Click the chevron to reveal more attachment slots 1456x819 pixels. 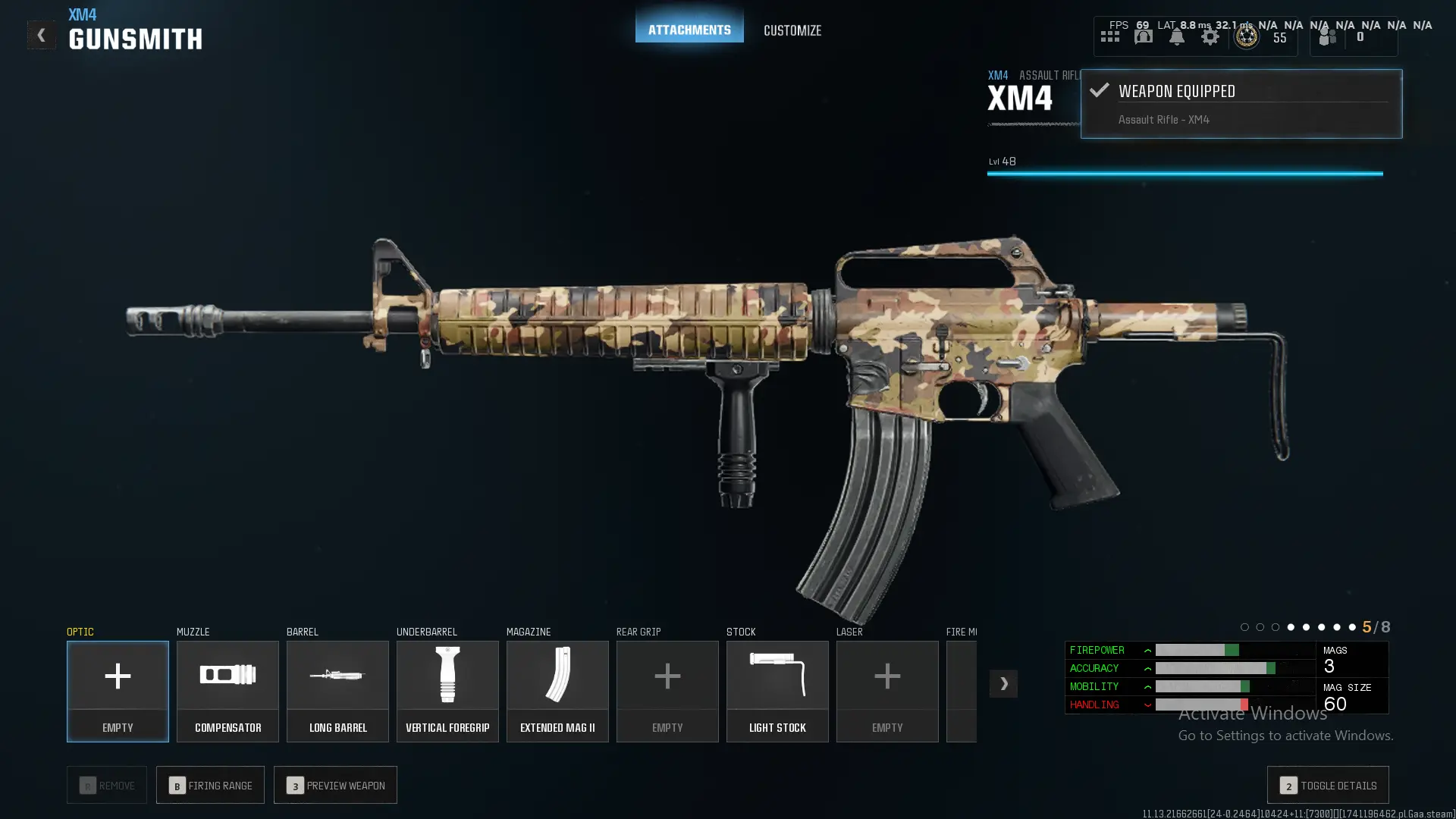pyautogui.click(x=1003, y=683)
